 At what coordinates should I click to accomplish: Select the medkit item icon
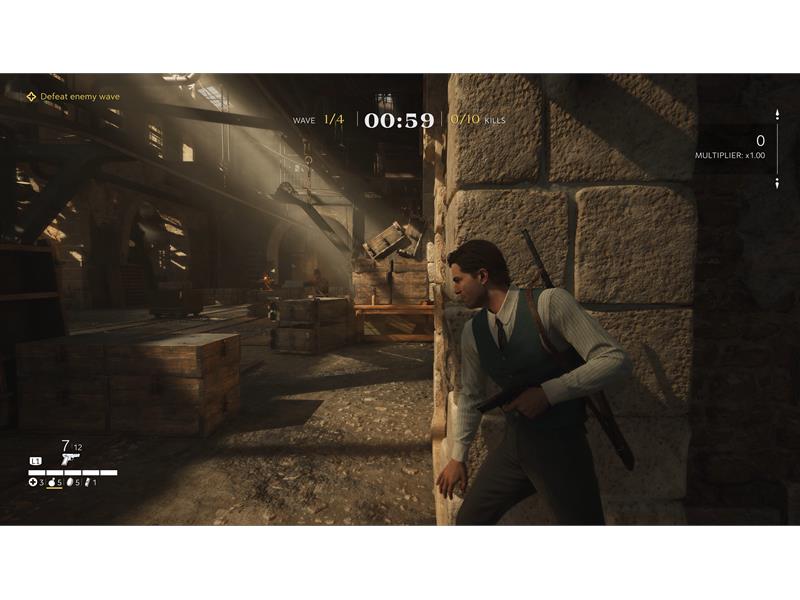[x=33, y=483]
